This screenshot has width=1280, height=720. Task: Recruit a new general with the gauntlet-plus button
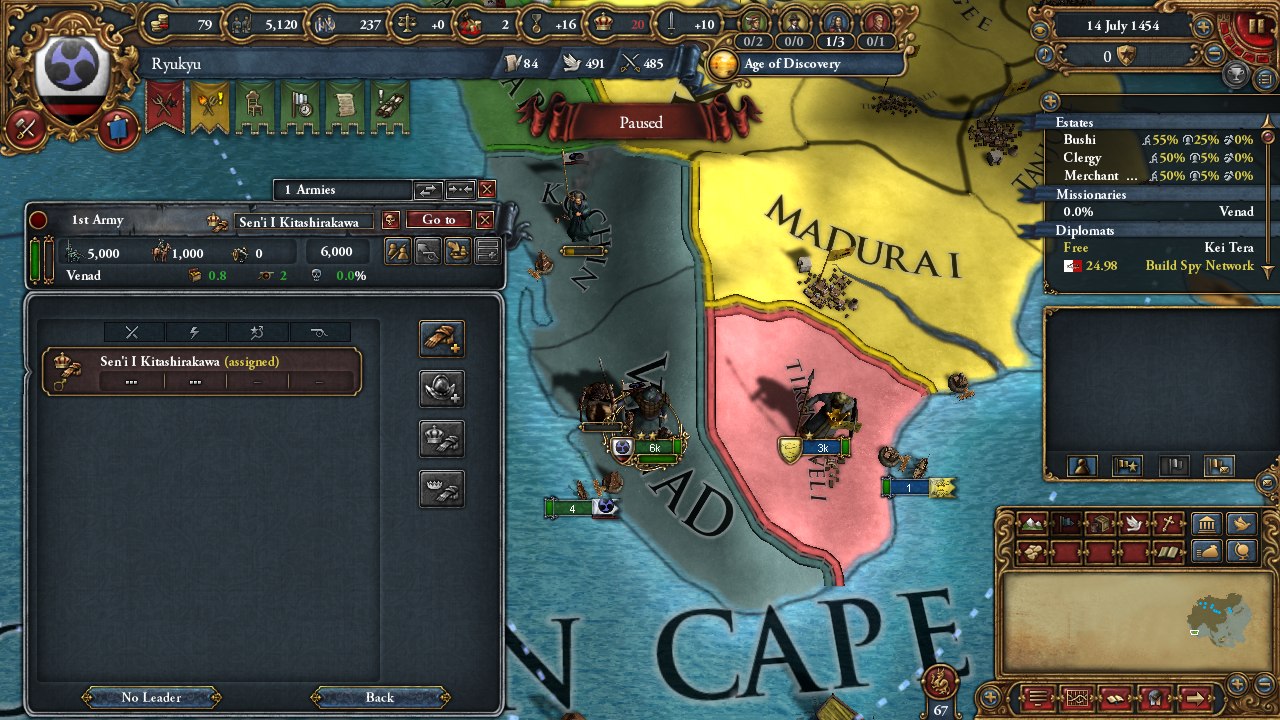441,339
